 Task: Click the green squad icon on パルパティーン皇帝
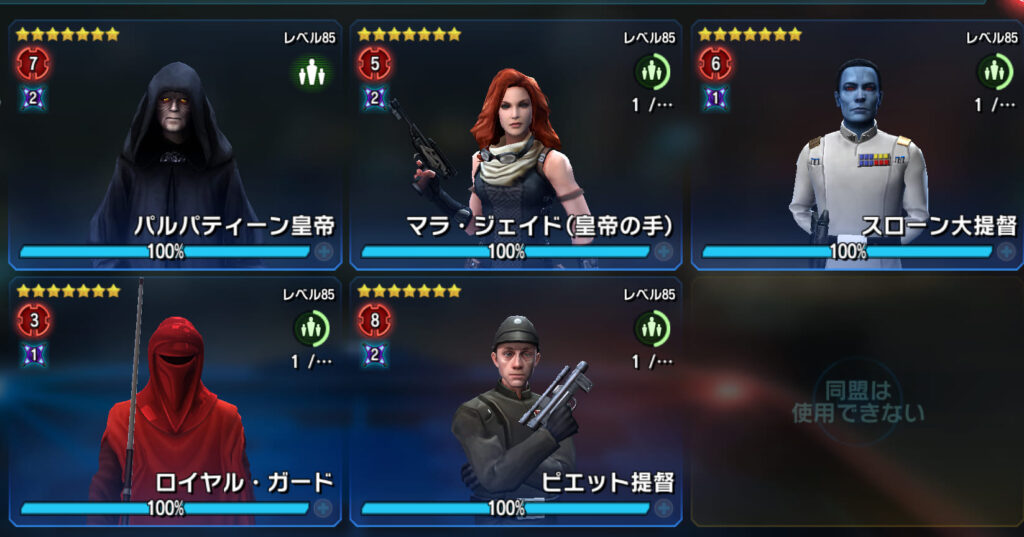tap(310, 72)
